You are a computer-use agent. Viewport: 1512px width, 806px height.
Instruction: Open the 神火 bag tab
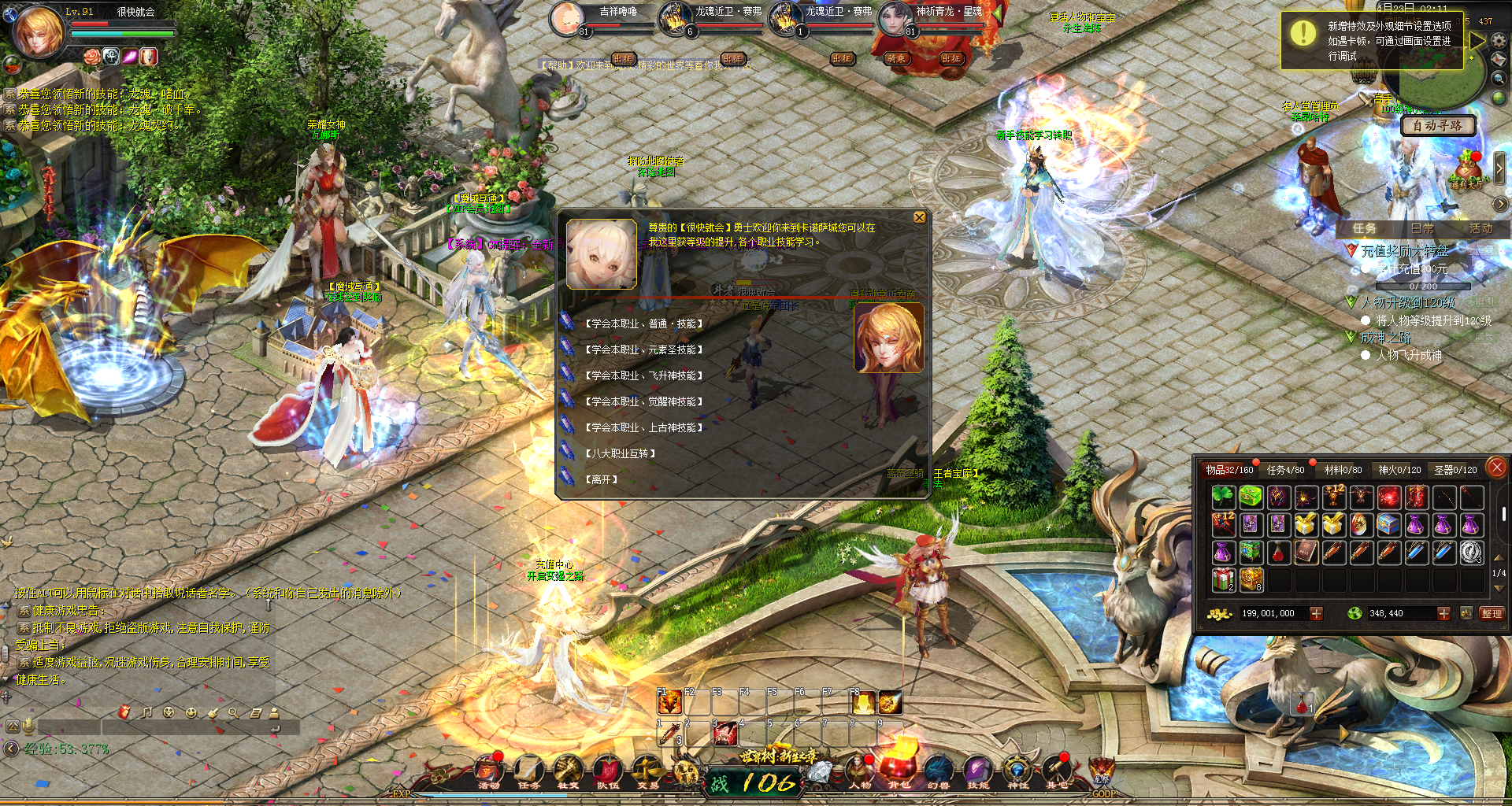coord(1399,470)
